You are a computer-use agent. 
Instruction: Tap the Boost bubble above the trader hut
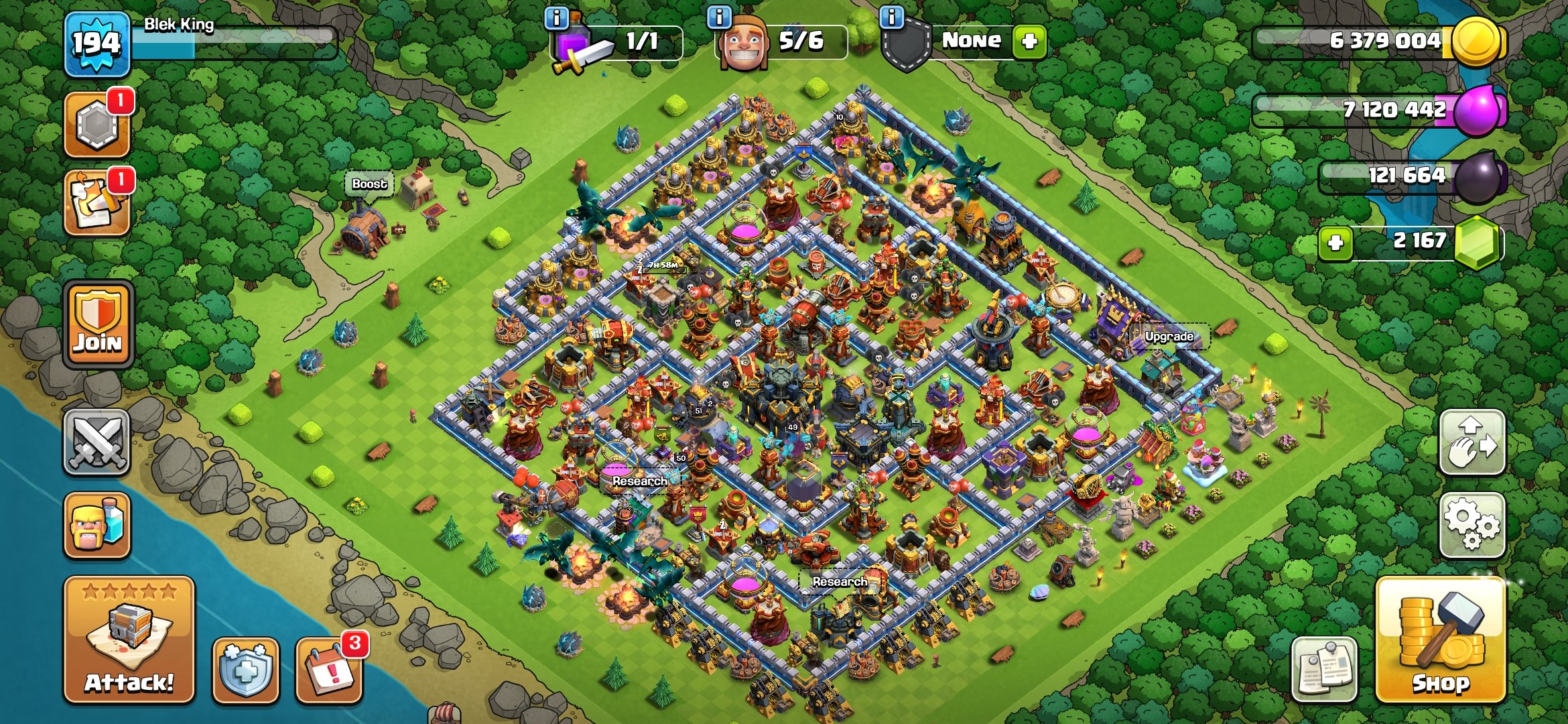pyautogui.click(x=369, y=182)
